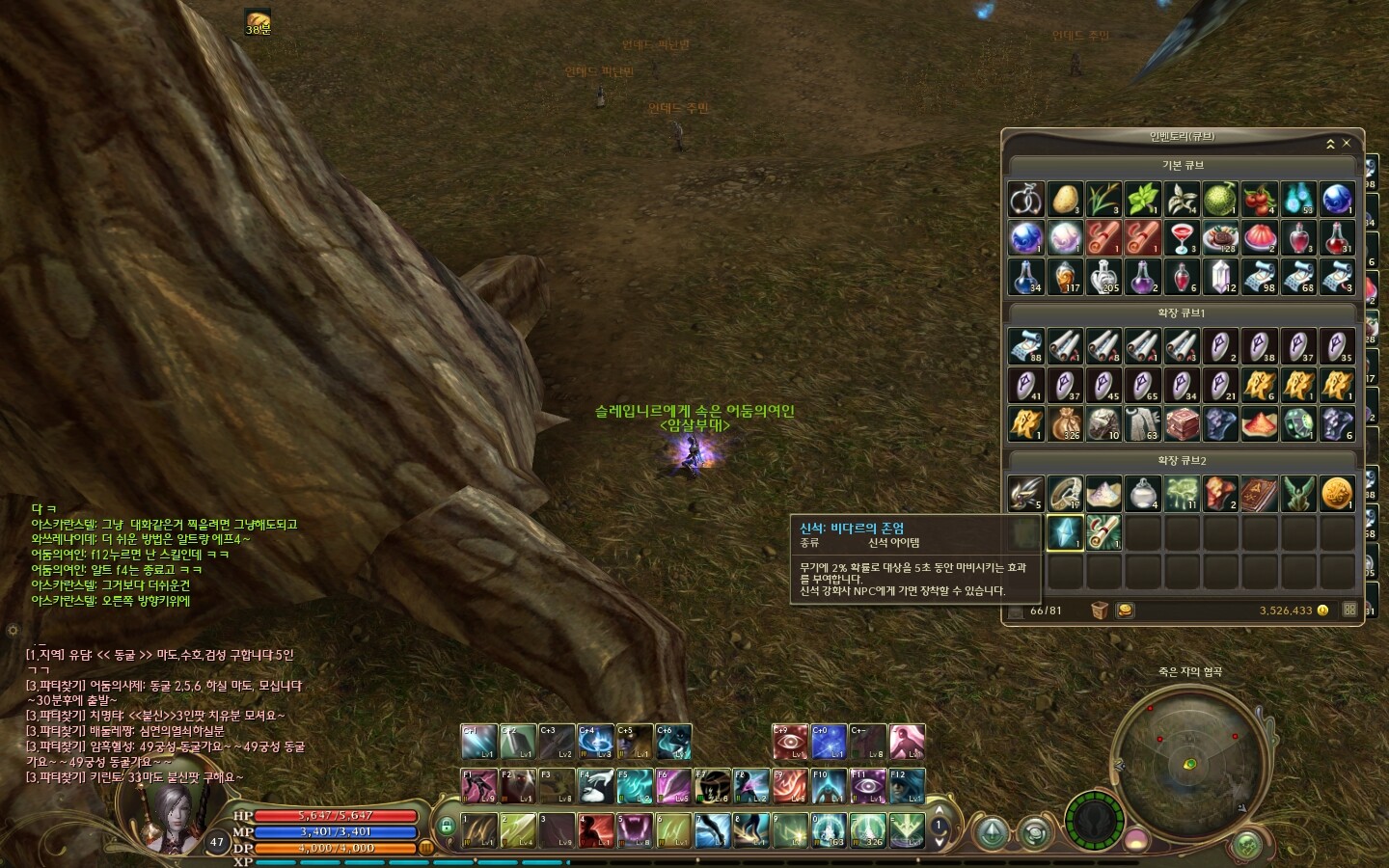This screenshot has width=1389, height=868.
Task: Collapse the inventory with the double-arrow button
Action: [x=1330, y=144]
